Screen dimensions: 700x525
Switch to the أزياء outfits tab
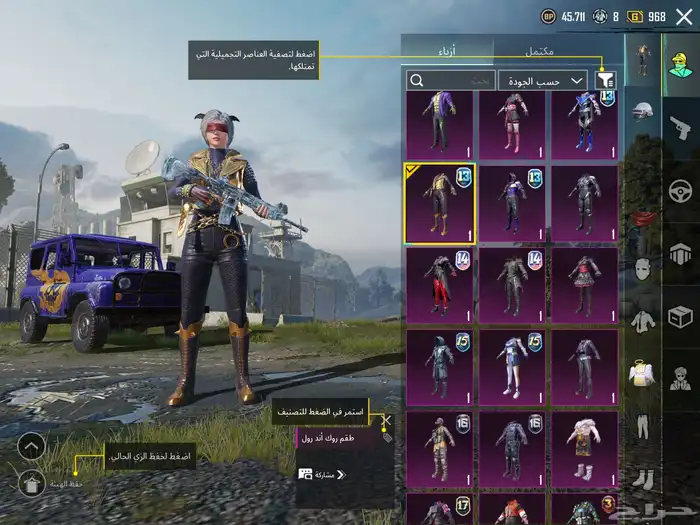[x=446, y=50]
